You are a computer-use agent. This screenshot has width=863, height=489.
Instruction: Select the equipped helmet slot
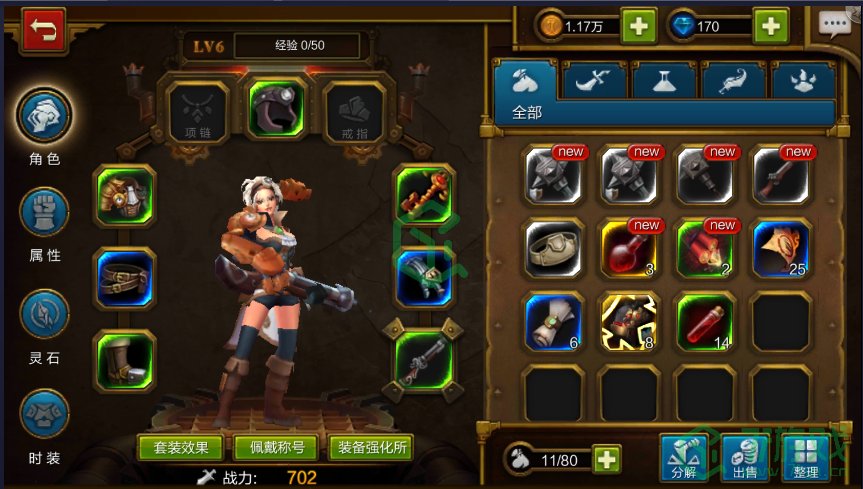[277, 108]
